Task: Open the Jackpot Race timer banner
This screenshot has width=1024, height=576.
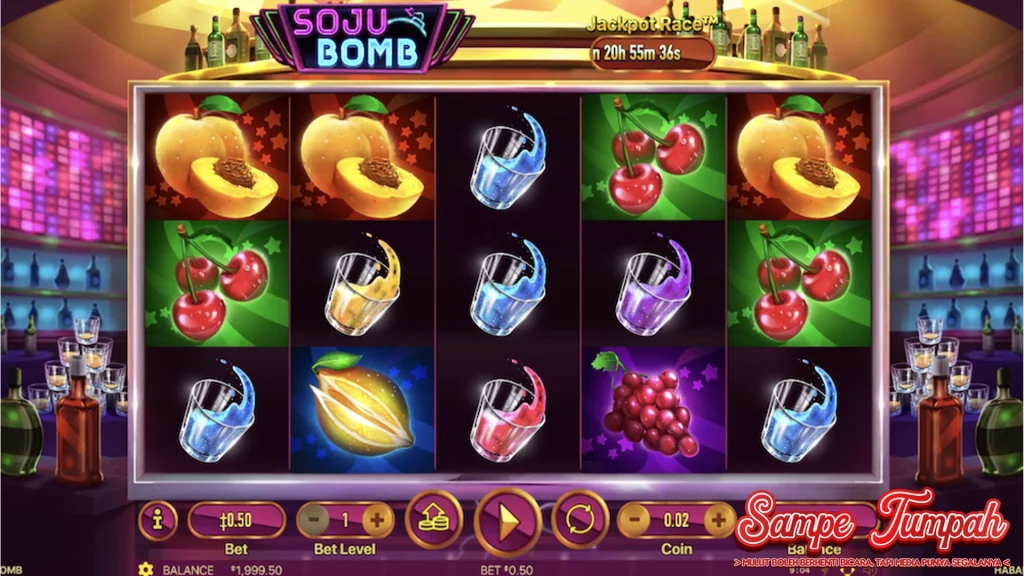Action: 652,53
